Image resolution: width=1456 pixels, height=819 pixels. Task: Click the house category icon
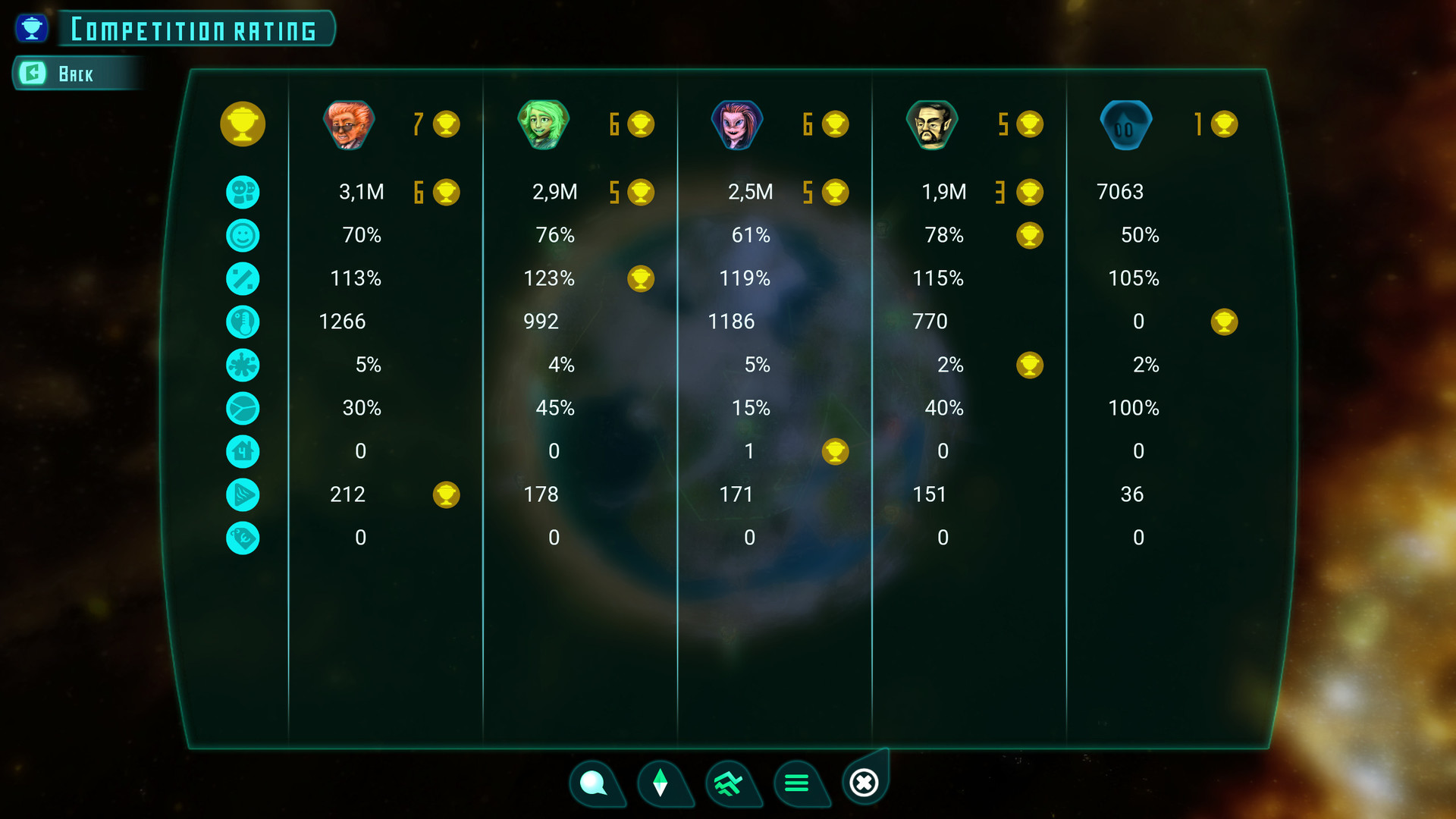(243, 452)
